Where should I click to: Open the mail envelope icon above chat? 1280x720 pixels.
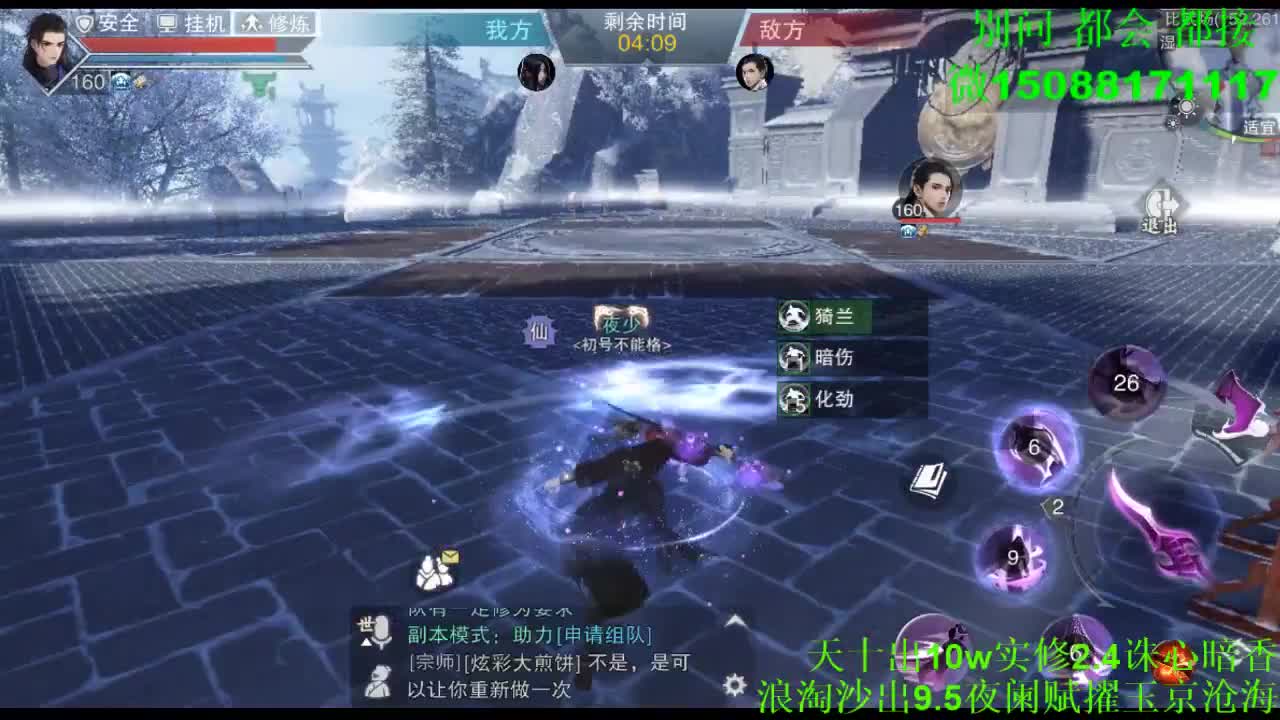(x=450, y=558)
